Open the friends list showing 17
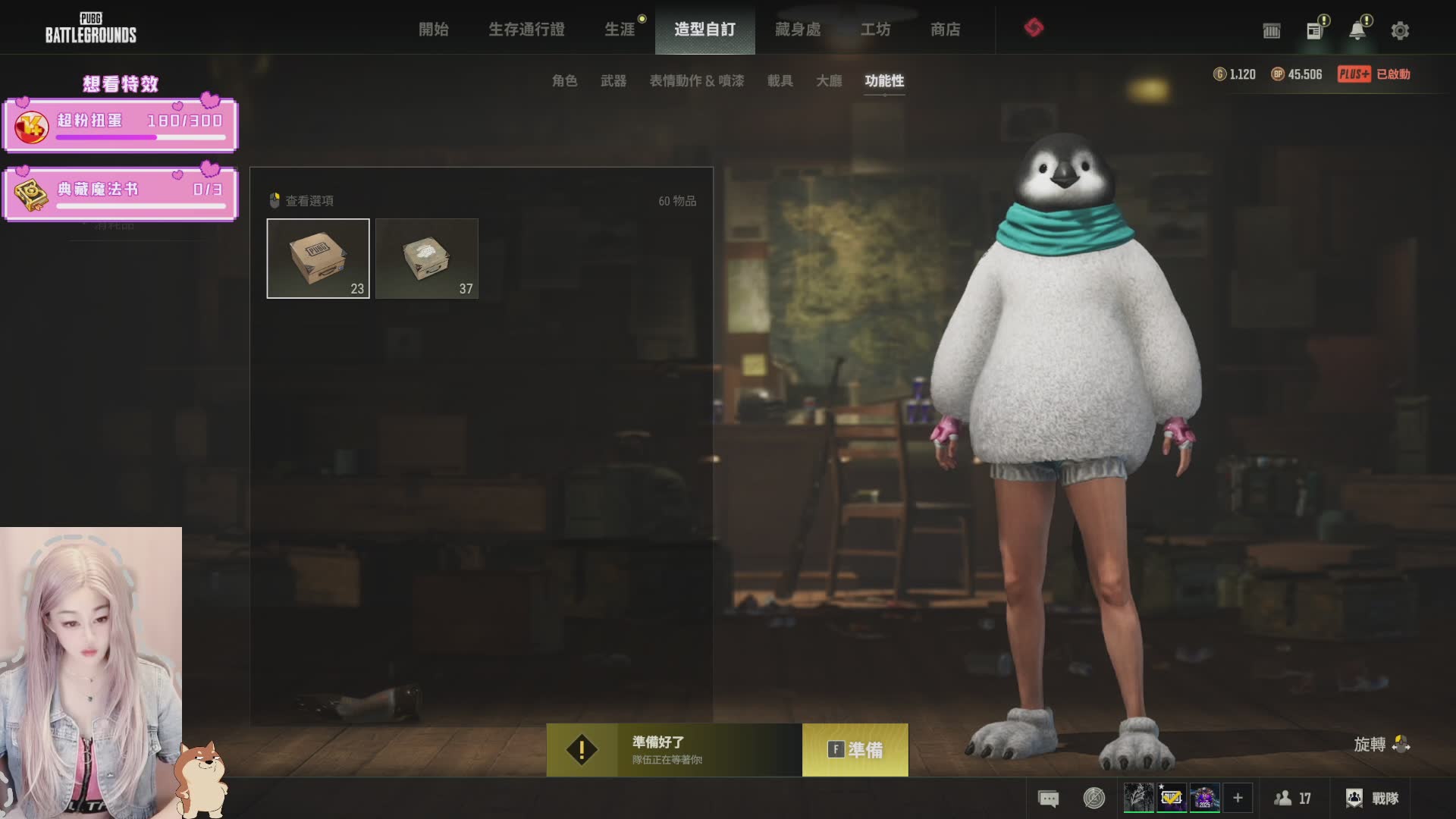Viewport: 1456px width, 819px height. [1292, 799]
